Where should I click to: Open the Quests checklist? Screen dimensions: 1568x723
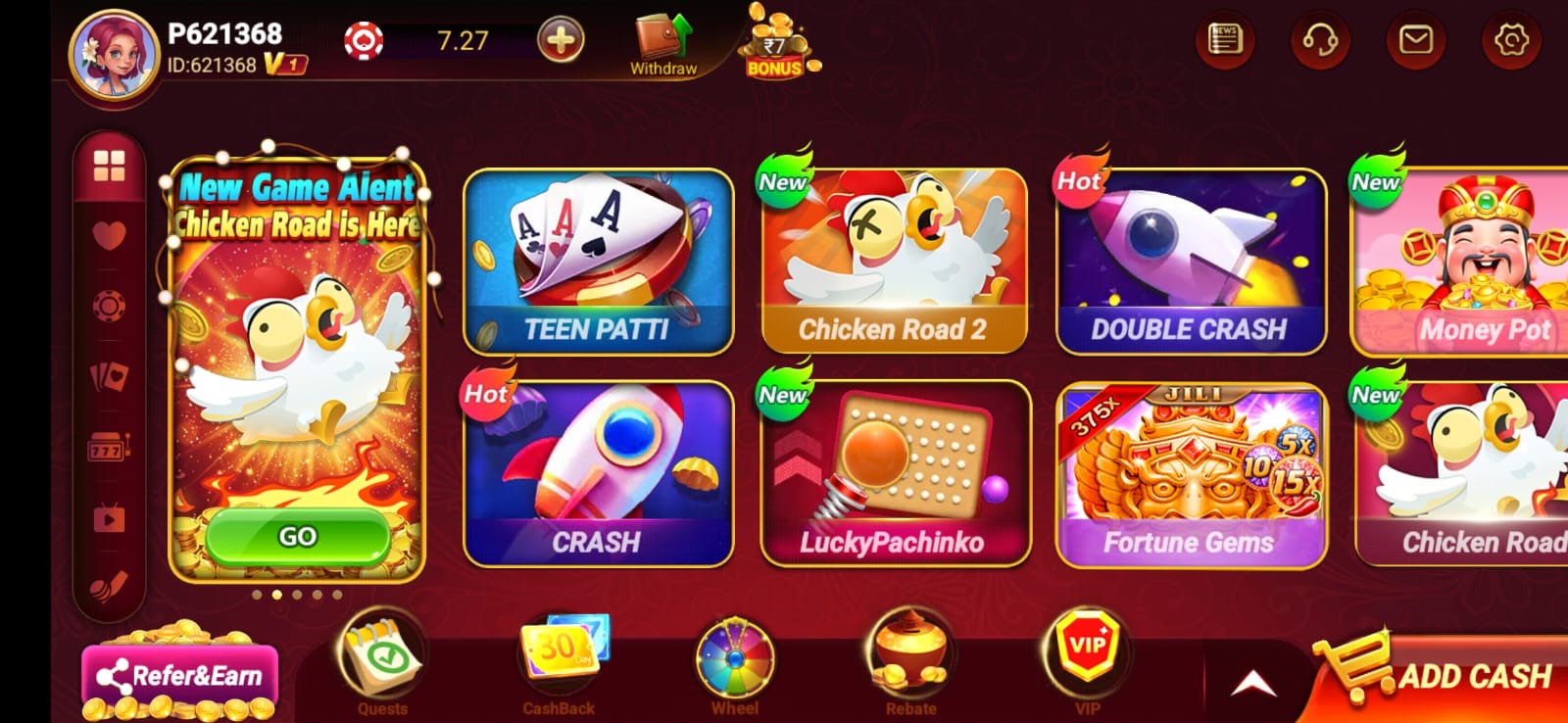point(382,662)
